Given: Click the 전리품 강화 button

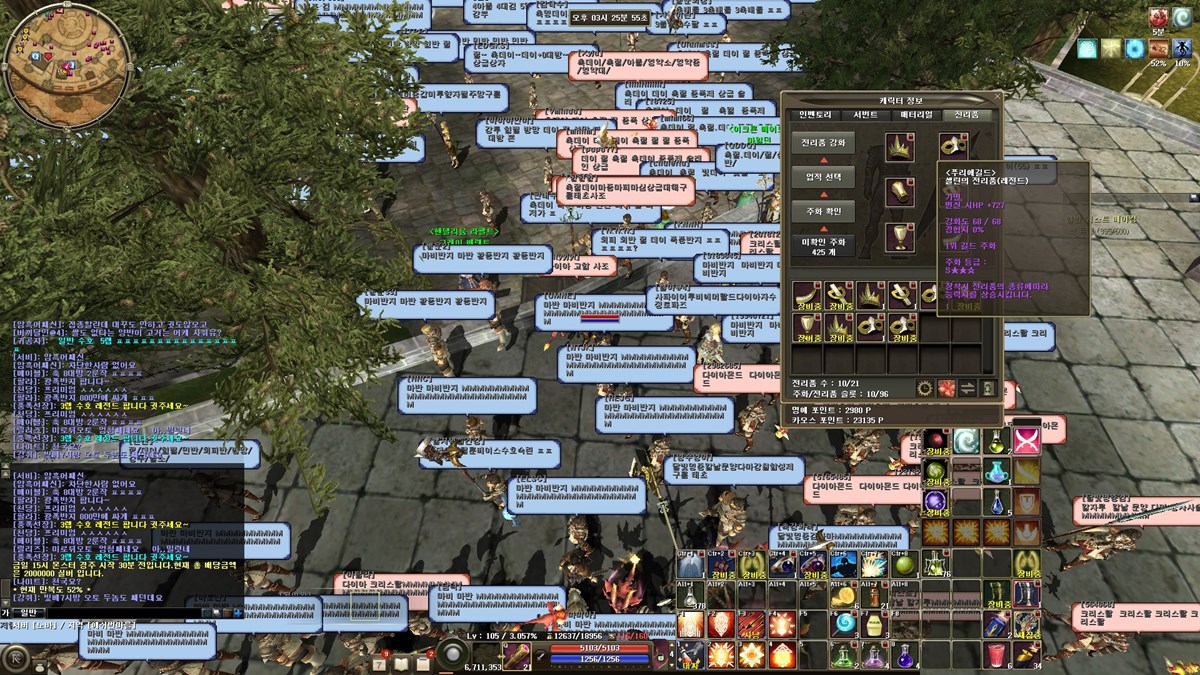Looking at the screenshot, I should point(823,143).
